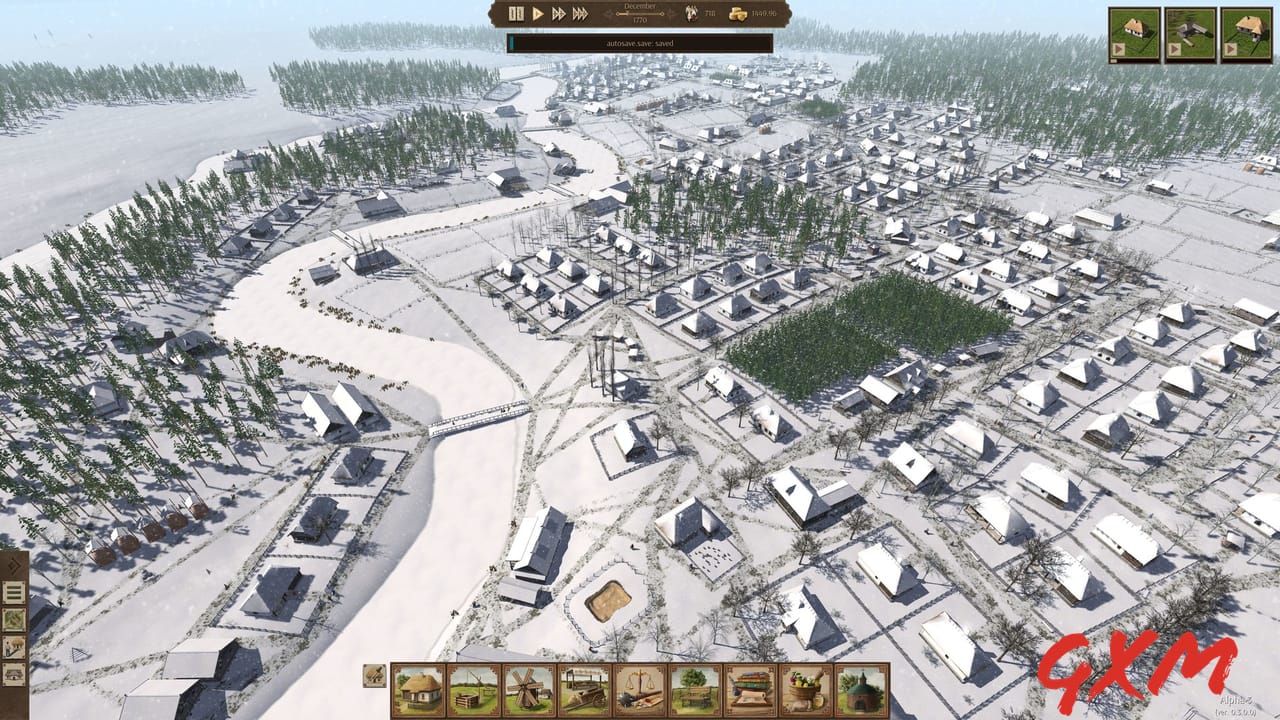Click the left arrow beside December
This screenshot has width=1280, height=720.
pyautogui.click(x=609, y=13)
